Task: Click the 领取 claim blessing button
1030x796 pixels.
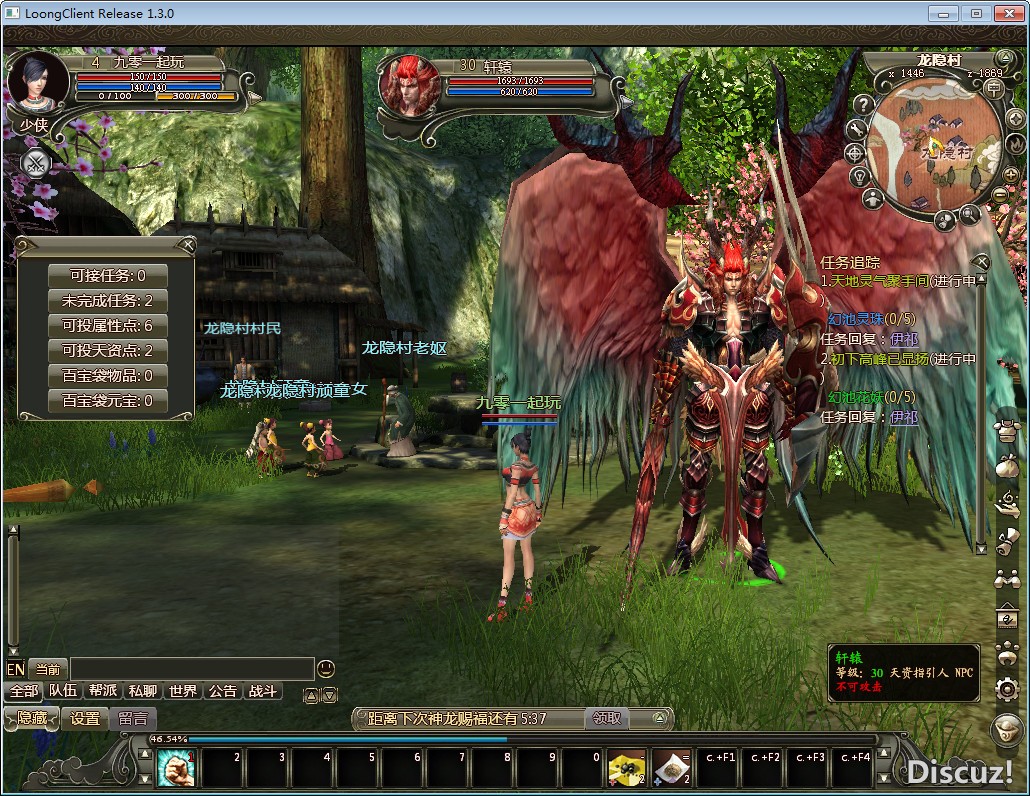Action: tap(606, 718)
